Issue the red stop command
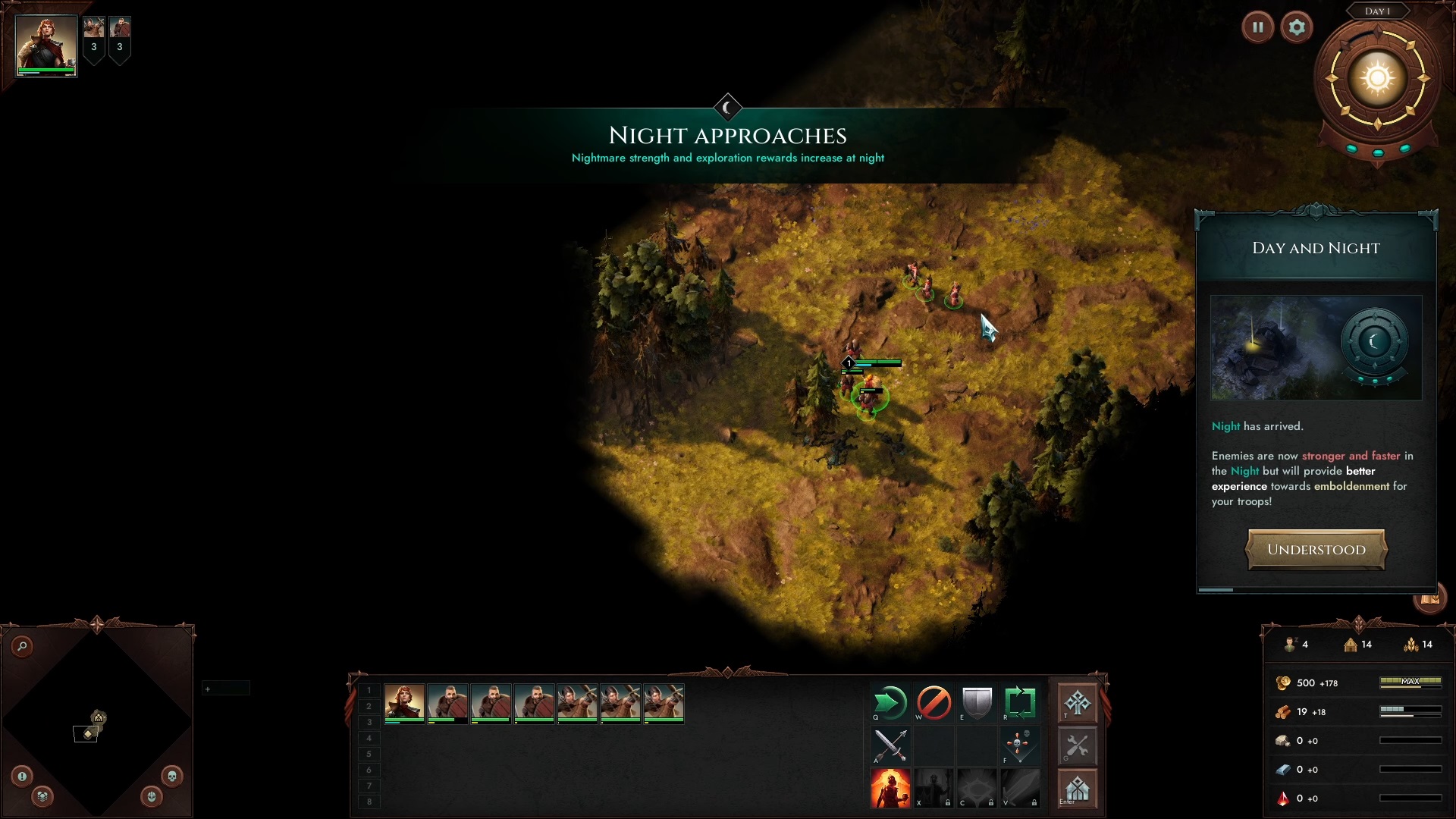Viewport: 1456px width, 819px height. coord(934,703)
